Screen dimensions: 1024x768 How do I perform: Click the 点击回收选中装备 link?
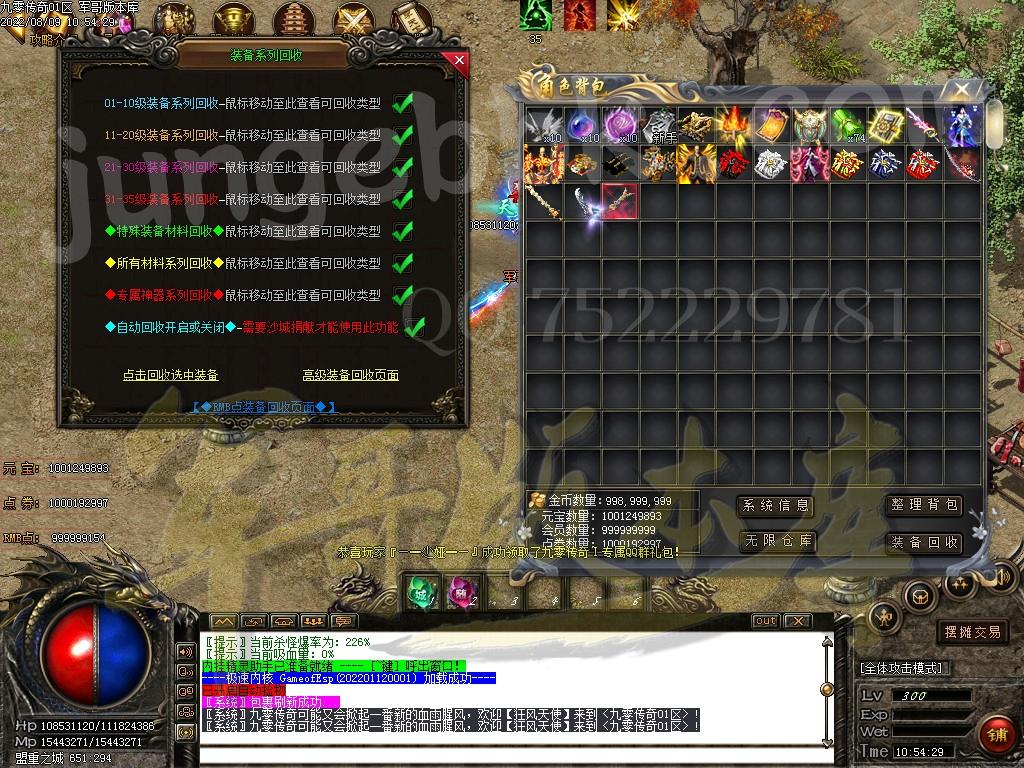pyautogui.click(x=170, y=375)
